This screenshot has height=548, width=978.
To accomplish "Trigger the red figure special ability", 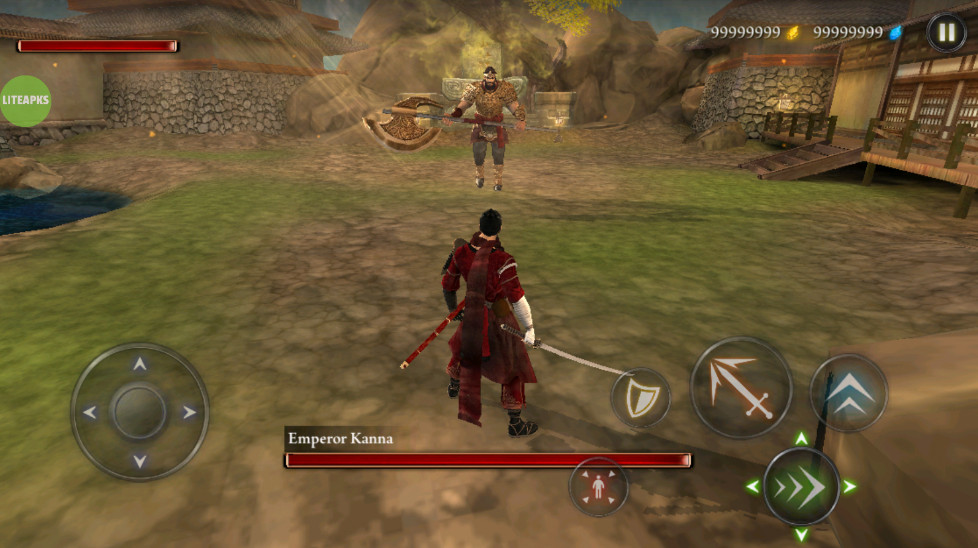I will pos(598,487).
